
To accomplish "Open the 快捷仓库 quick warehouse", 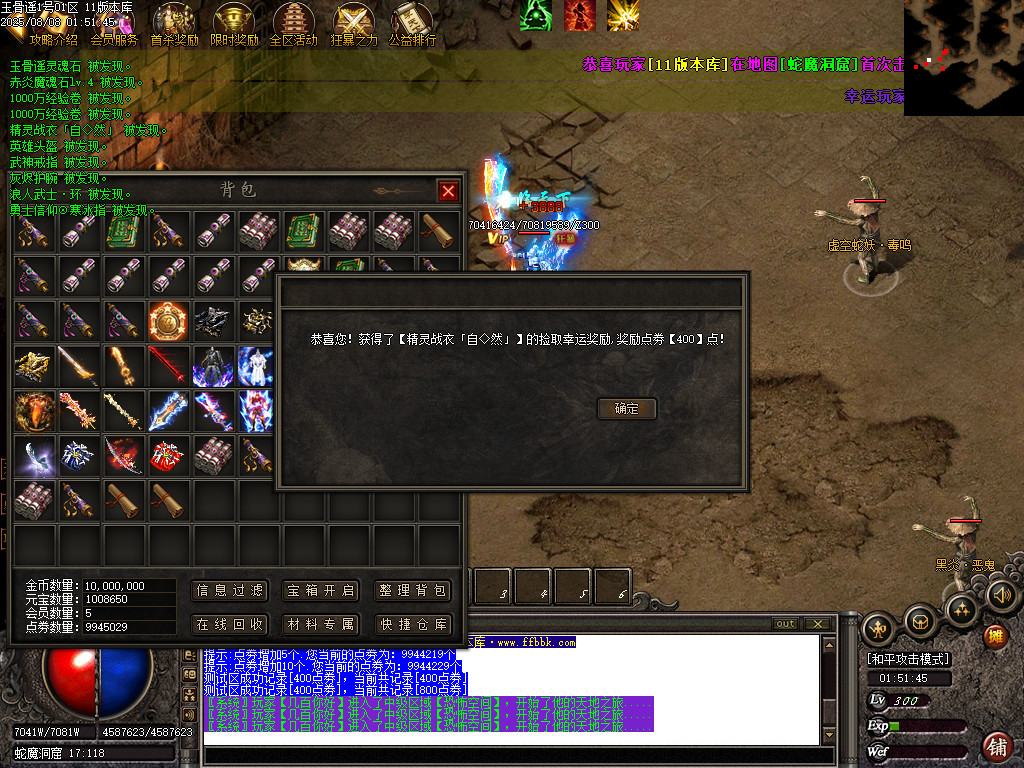I will tap(412, 624).
